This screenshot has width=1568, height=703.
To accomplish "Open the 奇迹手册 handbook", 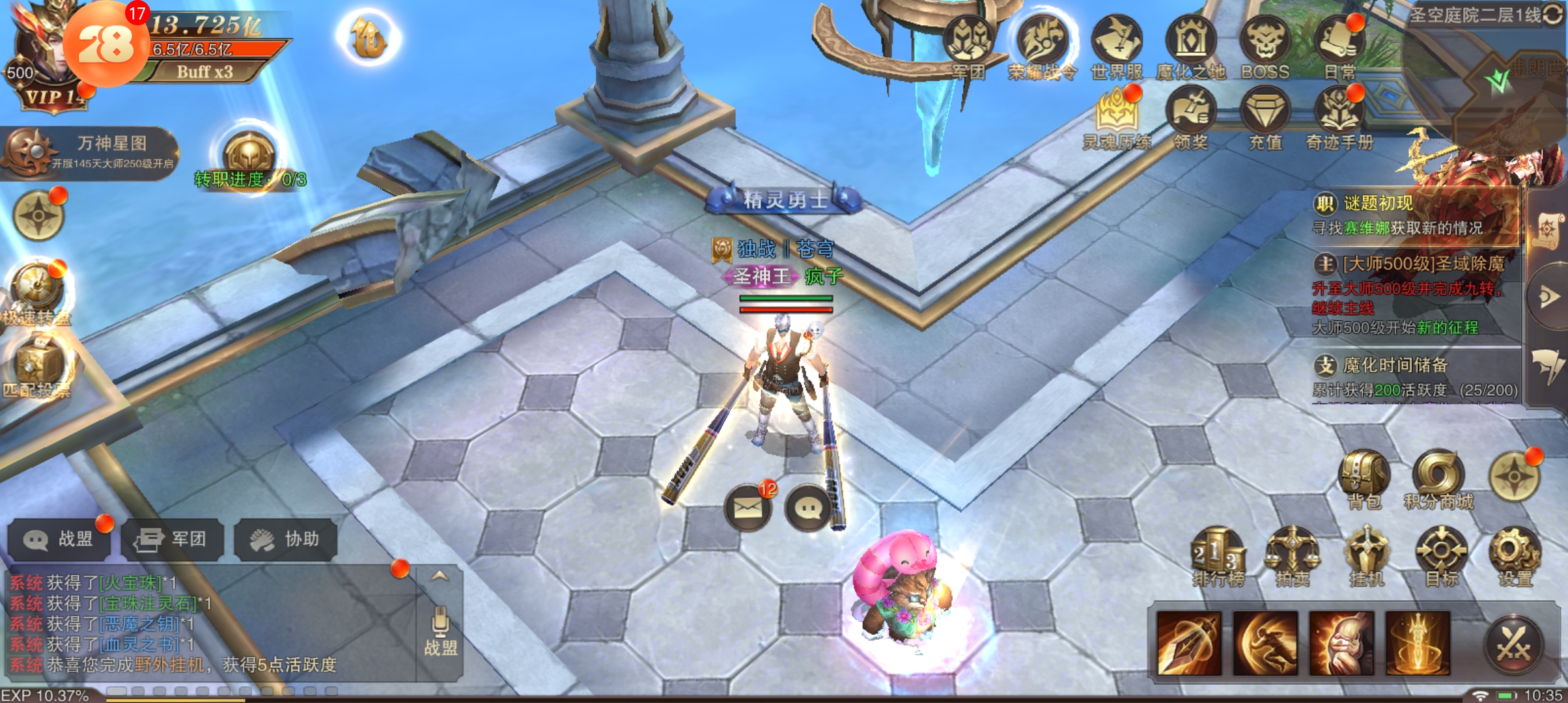I will click(x=1339, y=116).
